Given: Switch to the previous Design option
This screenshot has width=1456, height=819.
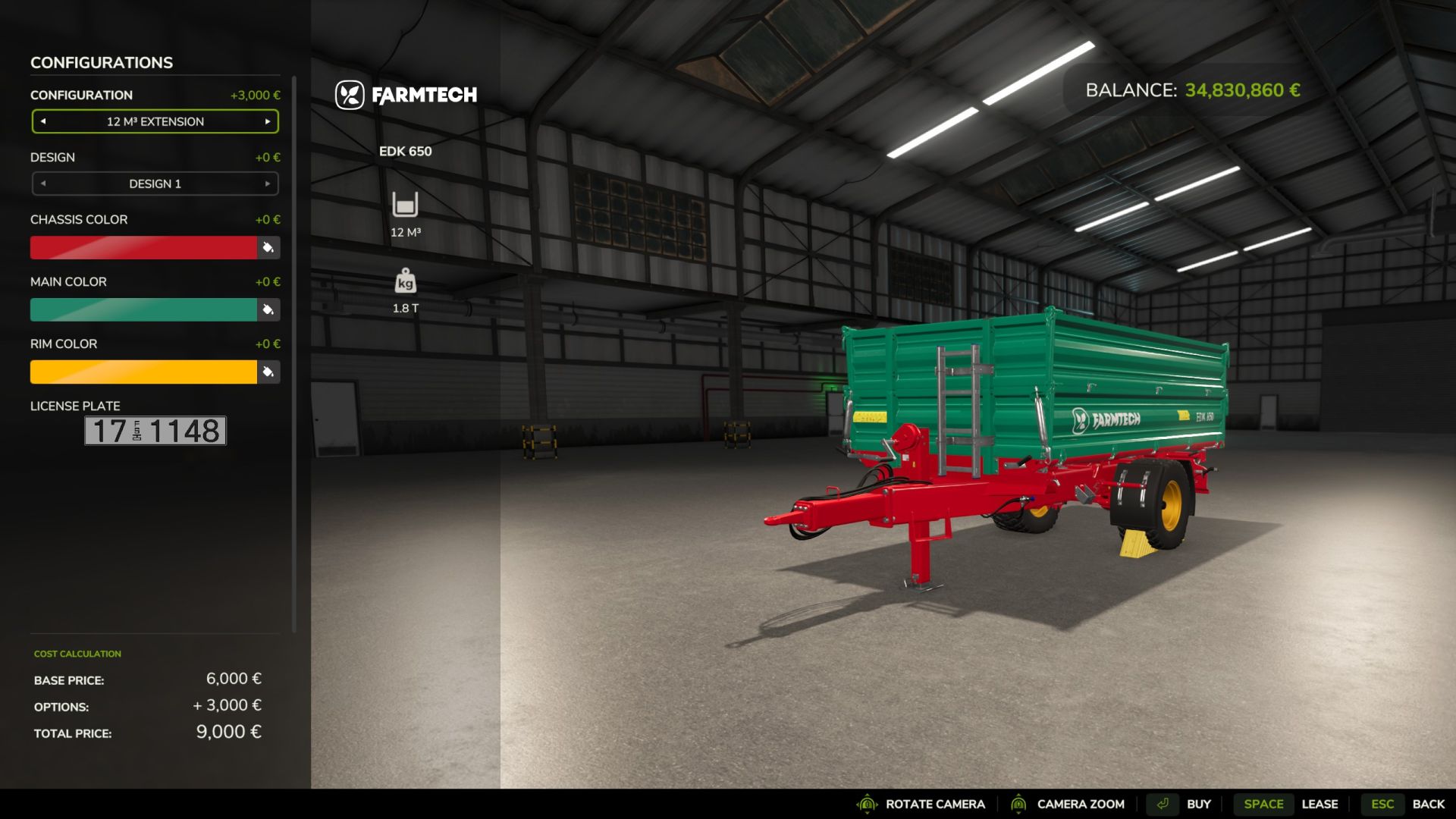Looking at the screenshot, I should coord(43,184).
